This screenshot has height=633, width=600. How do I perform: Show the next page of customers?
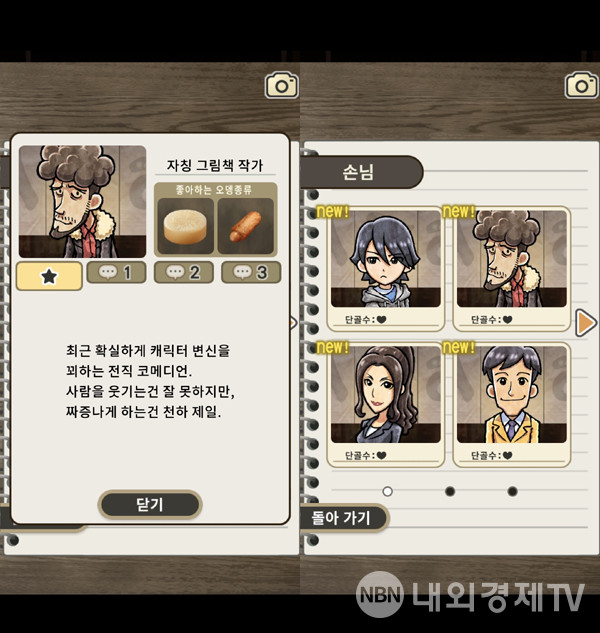tap(587, 322)
